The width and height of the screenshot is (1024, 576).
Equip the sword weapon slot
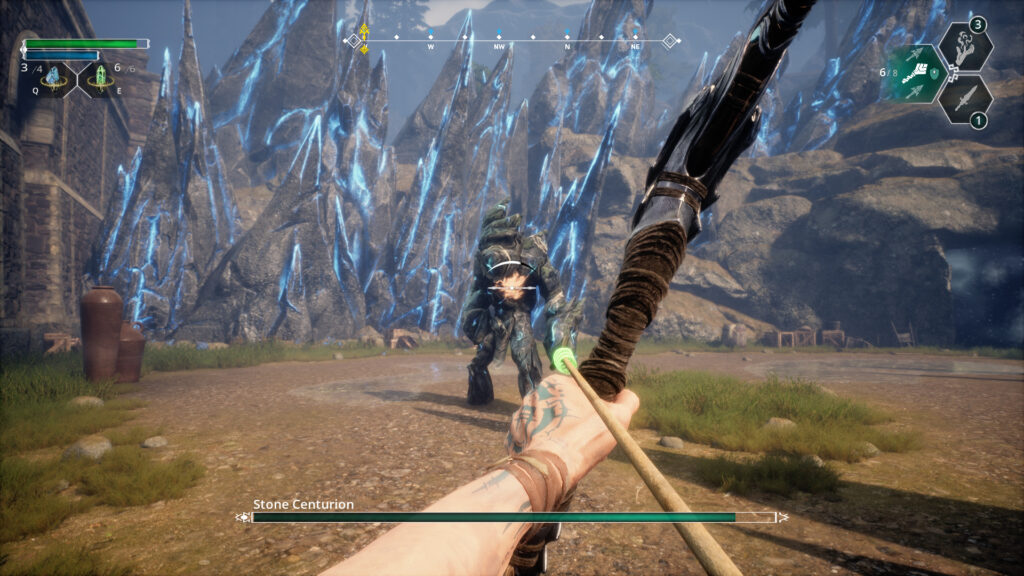tap(966, 99)
